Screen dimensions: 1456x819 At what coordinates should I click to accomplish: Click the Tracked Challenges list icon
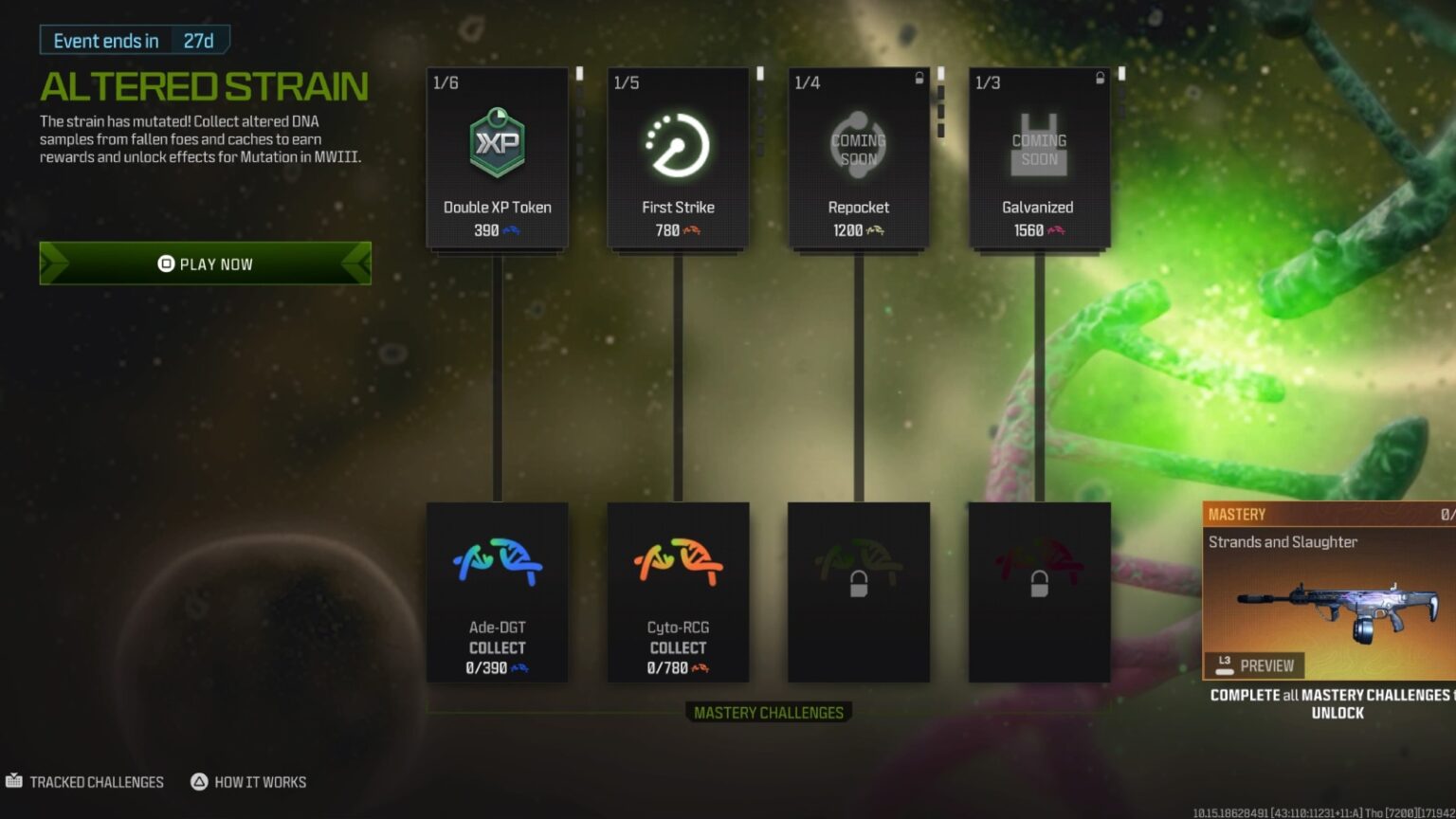pyautogui.click(x=12, y=781)
